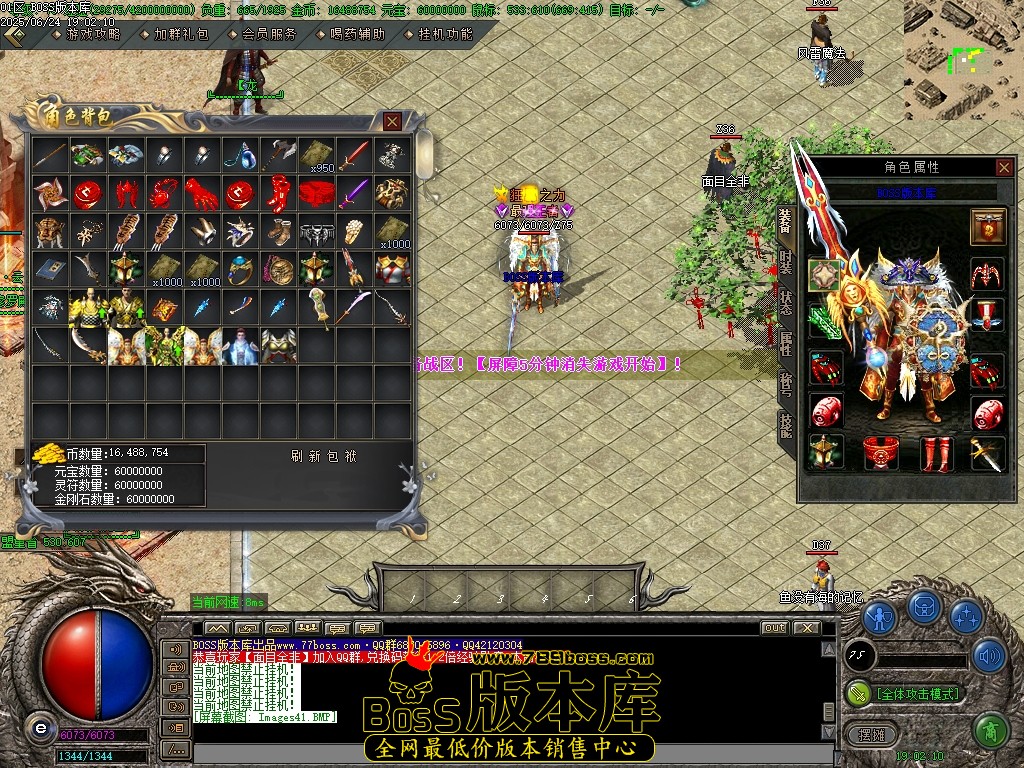This screenshot has height=768, width=1024.
Task: Show the 技能 skills tab
Action: [786, 426]
